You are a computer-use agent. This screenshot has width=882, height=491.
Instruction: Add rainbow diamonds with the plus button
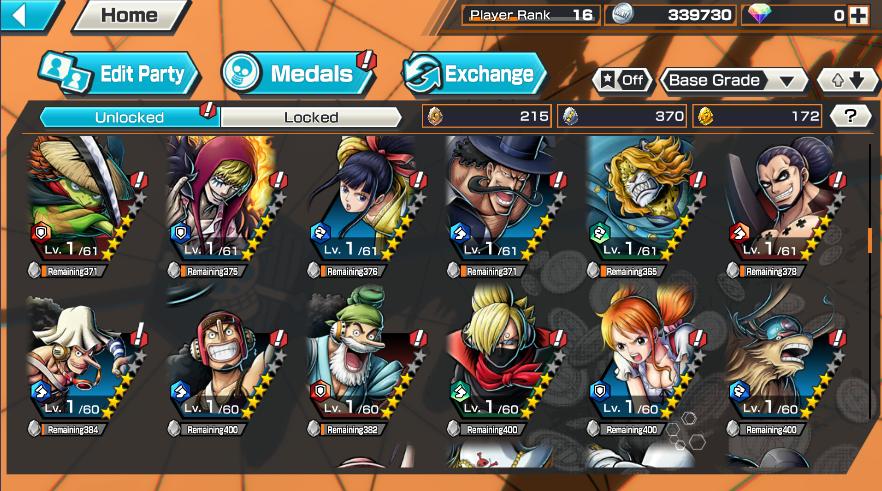click(x=857, y=15)
